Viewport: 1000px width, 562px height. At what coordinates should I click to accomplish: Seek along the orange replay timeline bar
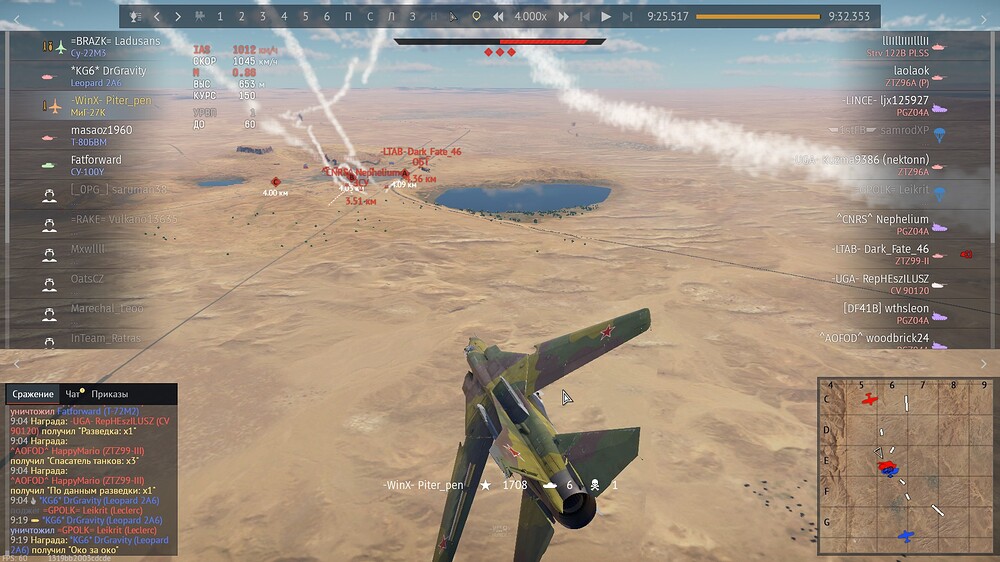click(x=757, y=16)
